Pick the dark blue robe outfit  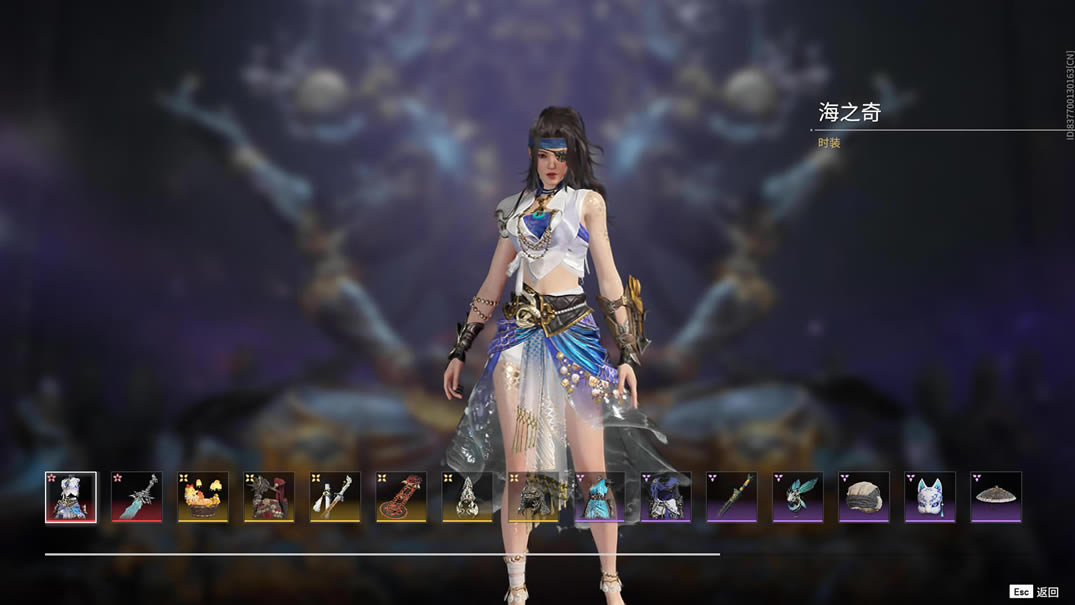click(x=665, y=497)
